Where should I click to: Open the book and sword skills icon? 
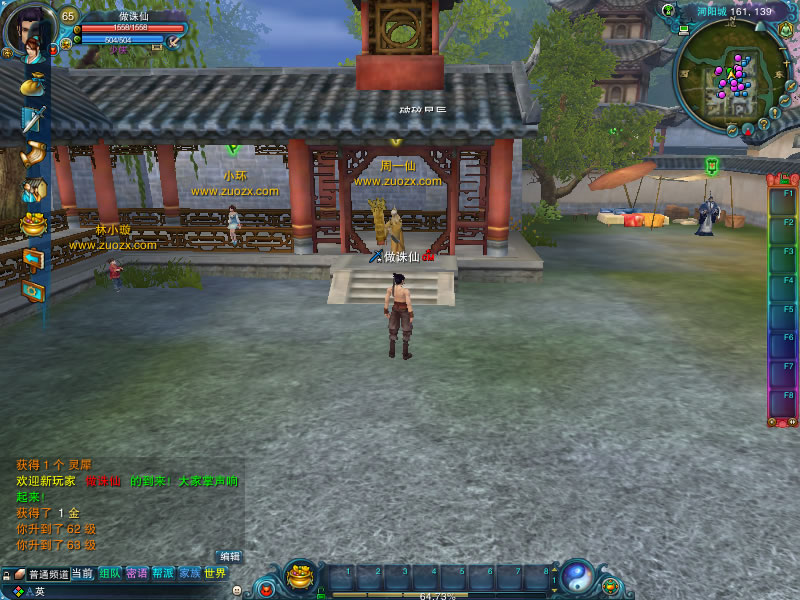point(33,120)
